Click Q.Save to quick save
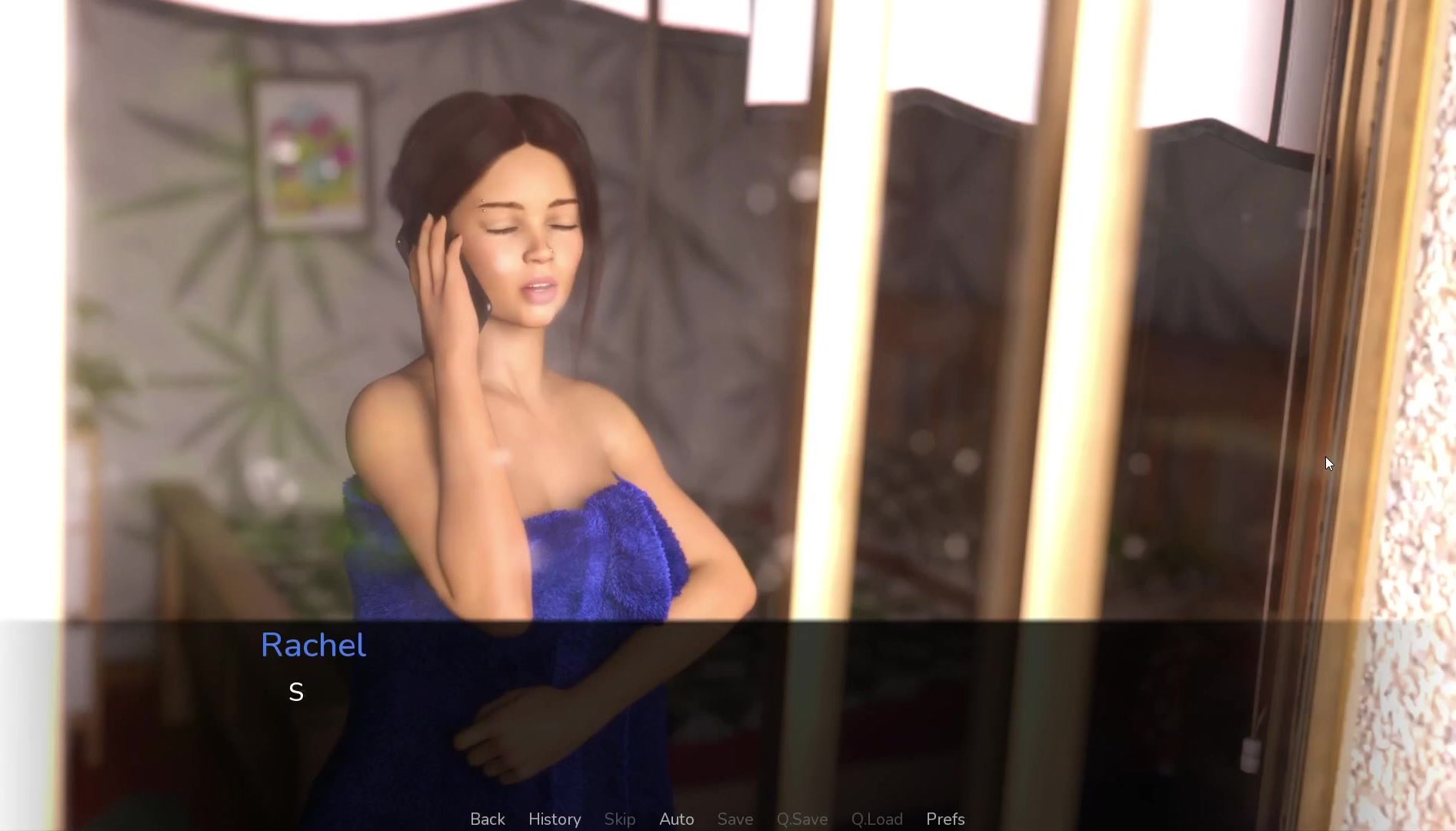This screenshot has width=1456, height=831. pos(802,819)
